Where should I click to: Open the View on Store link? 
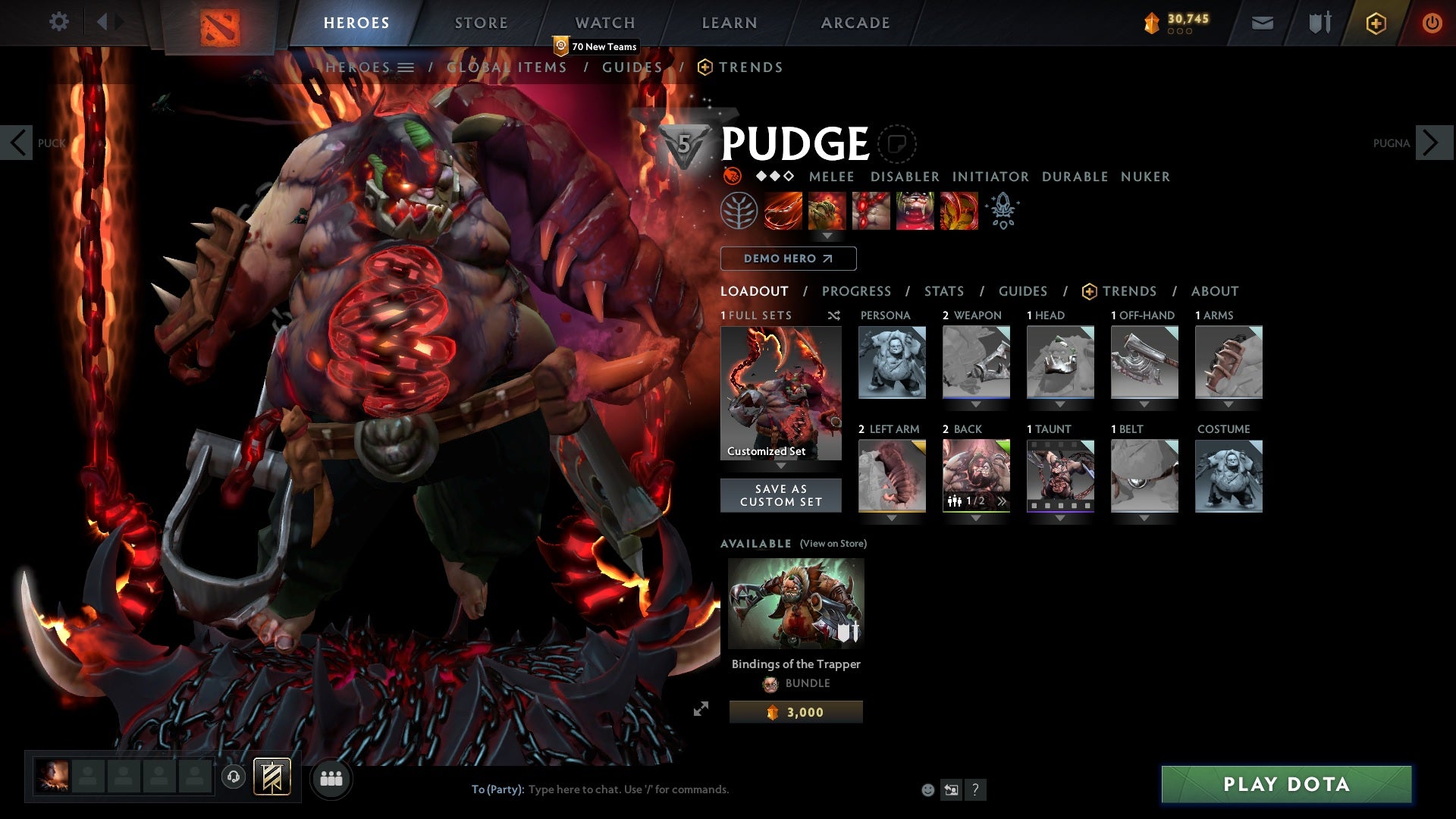pos(833,544)
